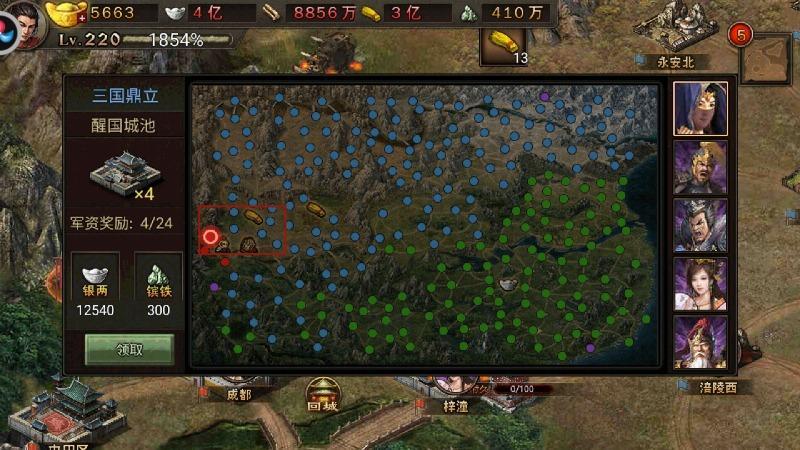Select the masked purple-hooded general portrait

[699, 107]
